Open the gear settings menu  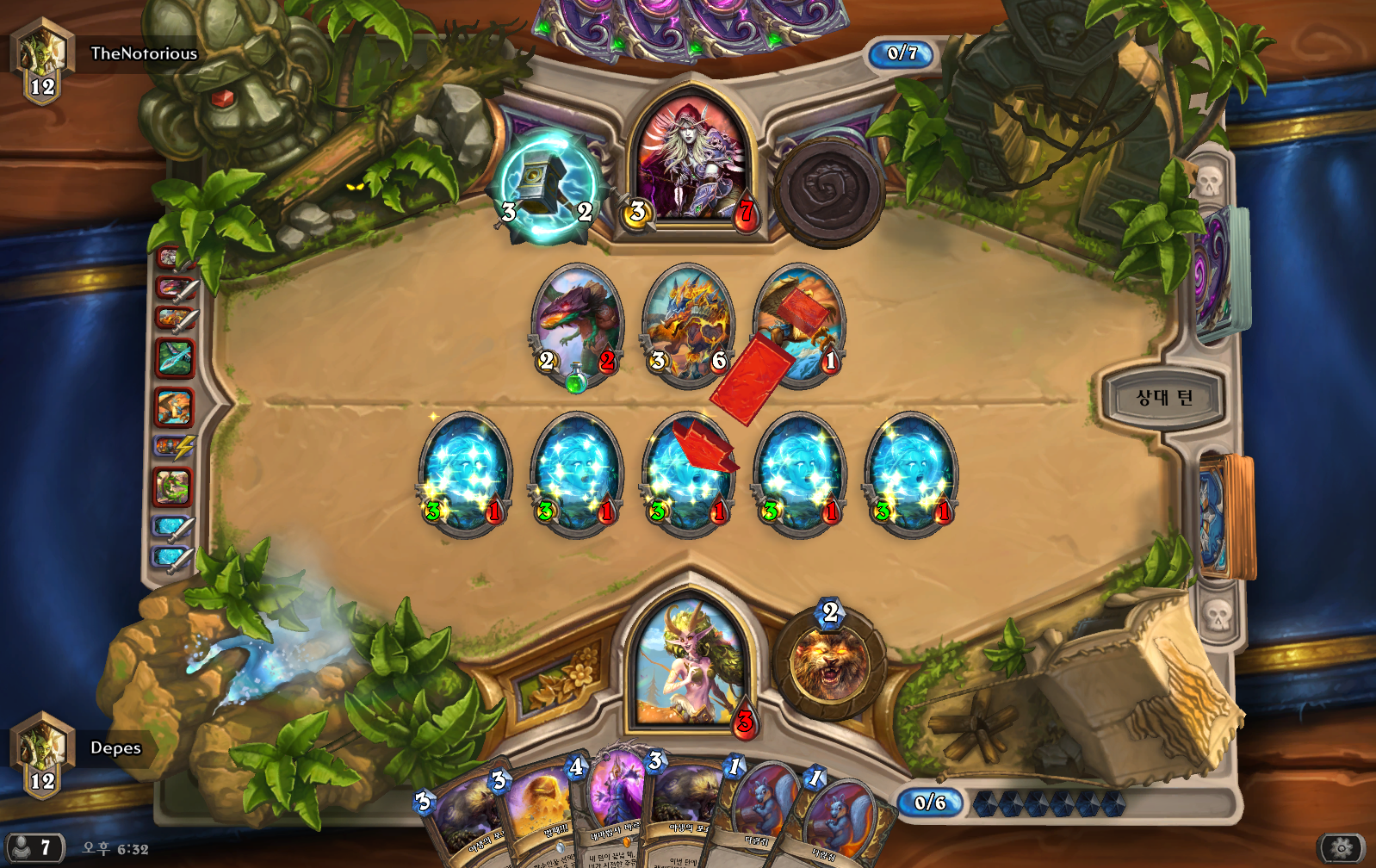coord(1341,848)
